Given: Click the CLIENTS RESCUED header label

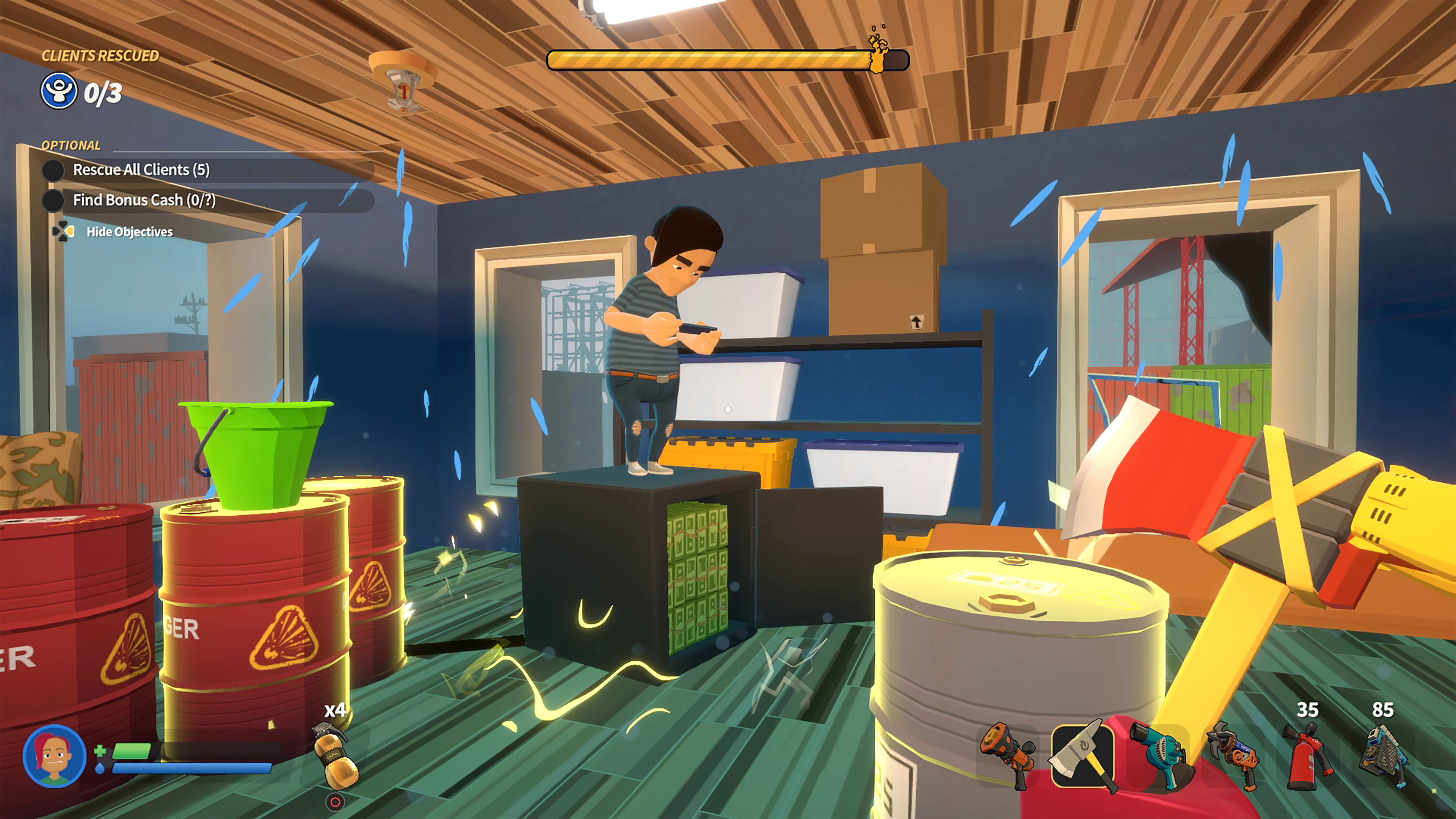Looking at the screenshot, I should coord(100,56).
